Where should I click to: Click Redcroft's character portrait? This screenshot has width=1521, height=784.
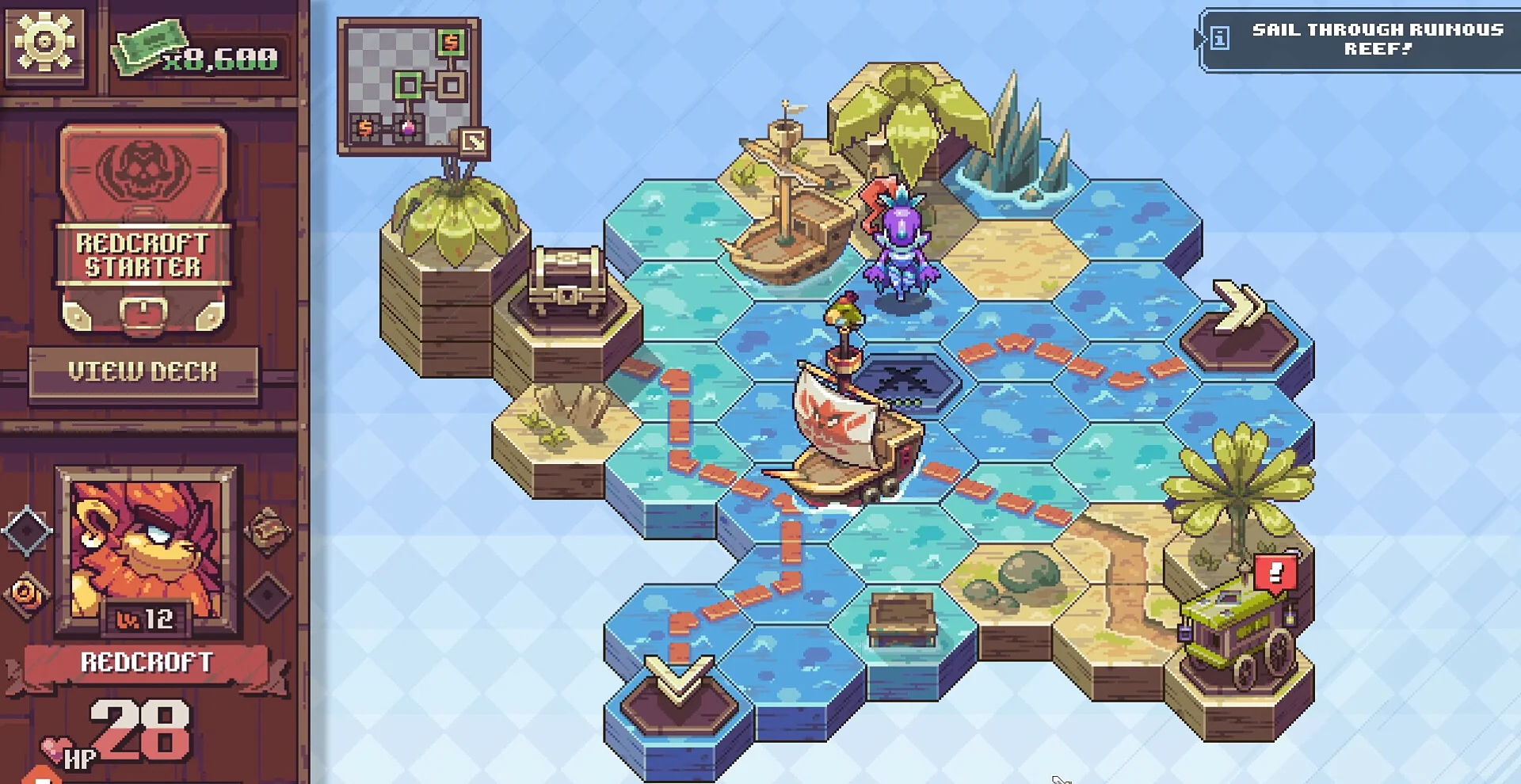[x=147, y=549]
